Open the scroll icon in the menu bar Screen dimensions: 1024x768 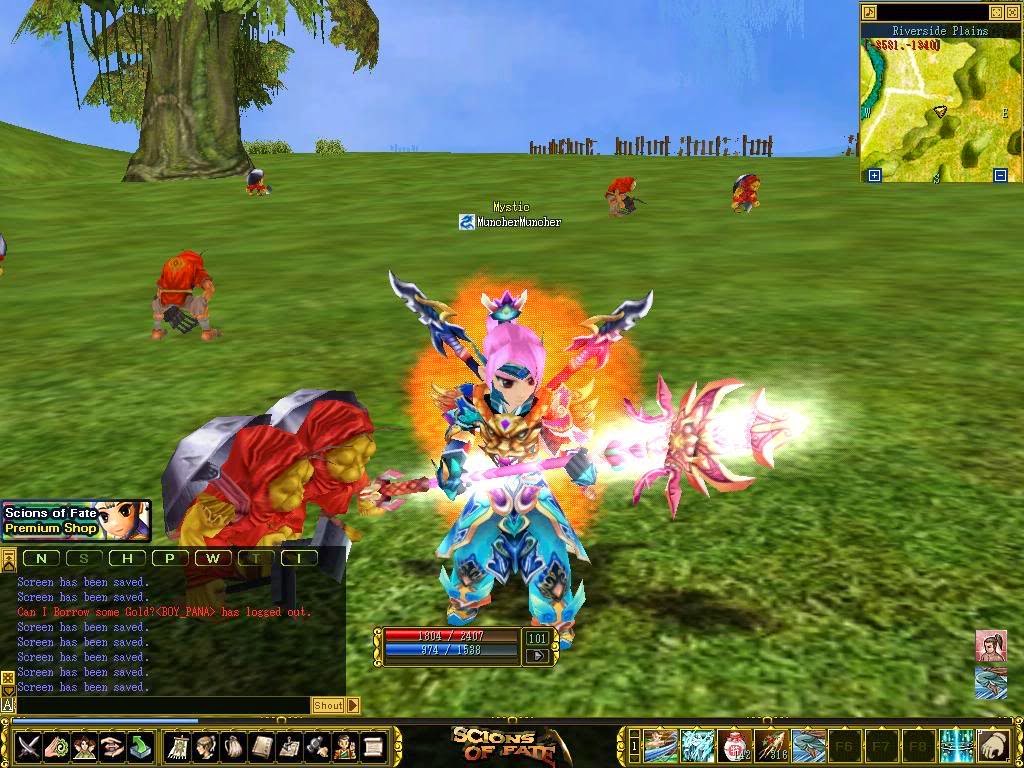374,746
